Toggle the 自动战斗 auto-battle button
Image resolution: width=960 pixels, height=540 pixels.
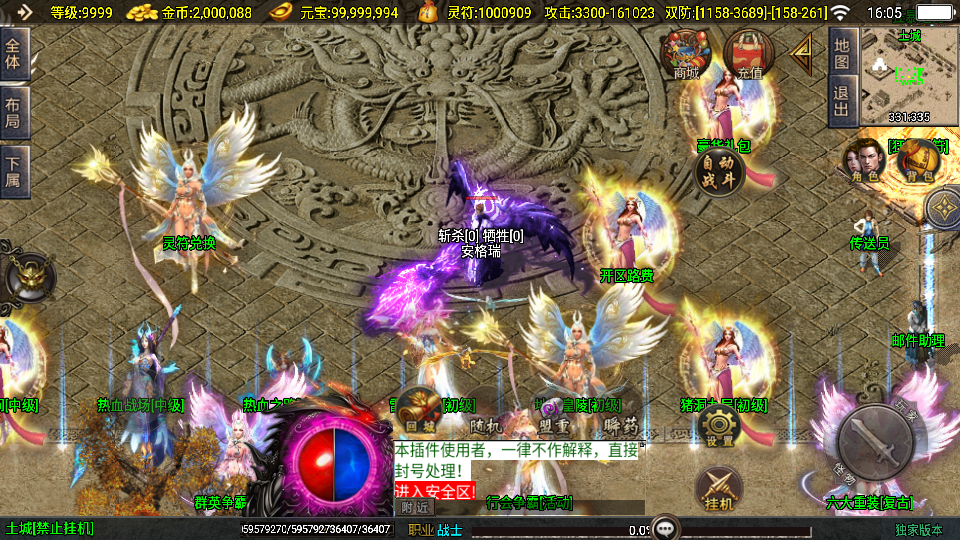click(719, 171)
